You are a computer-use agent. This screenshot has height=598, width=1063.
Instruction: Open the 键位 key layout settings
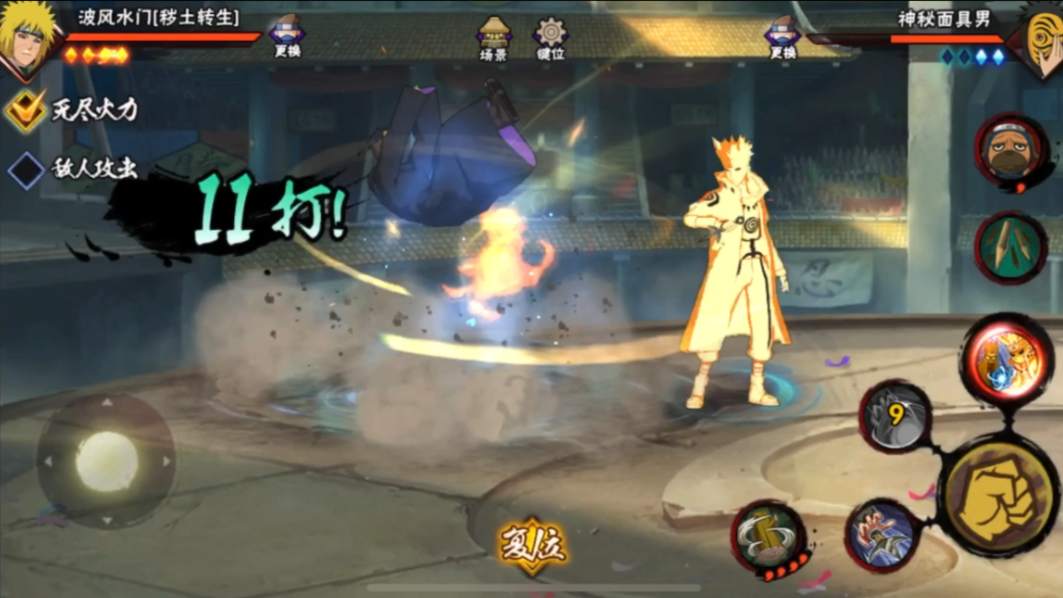[550, 38]
